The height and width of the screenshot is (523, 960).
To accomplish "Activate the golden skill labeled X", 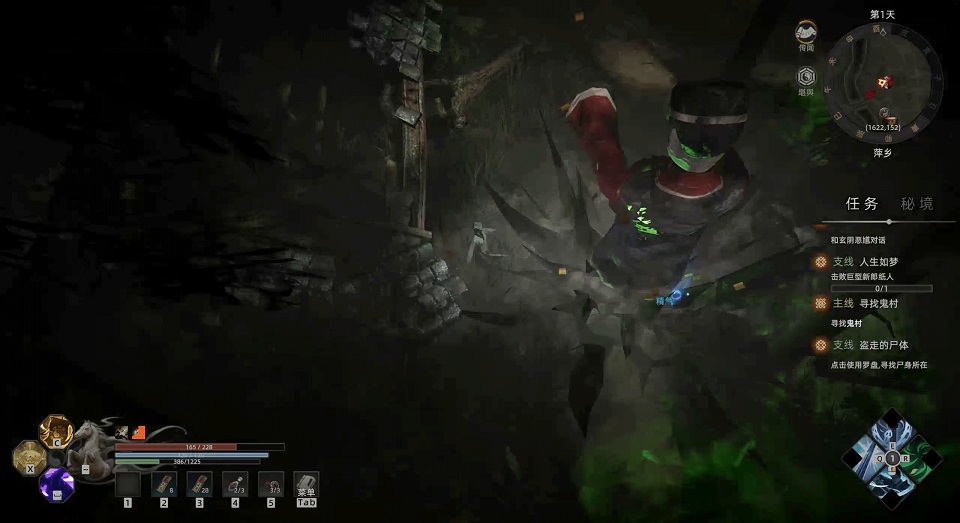I will [28, 457].
